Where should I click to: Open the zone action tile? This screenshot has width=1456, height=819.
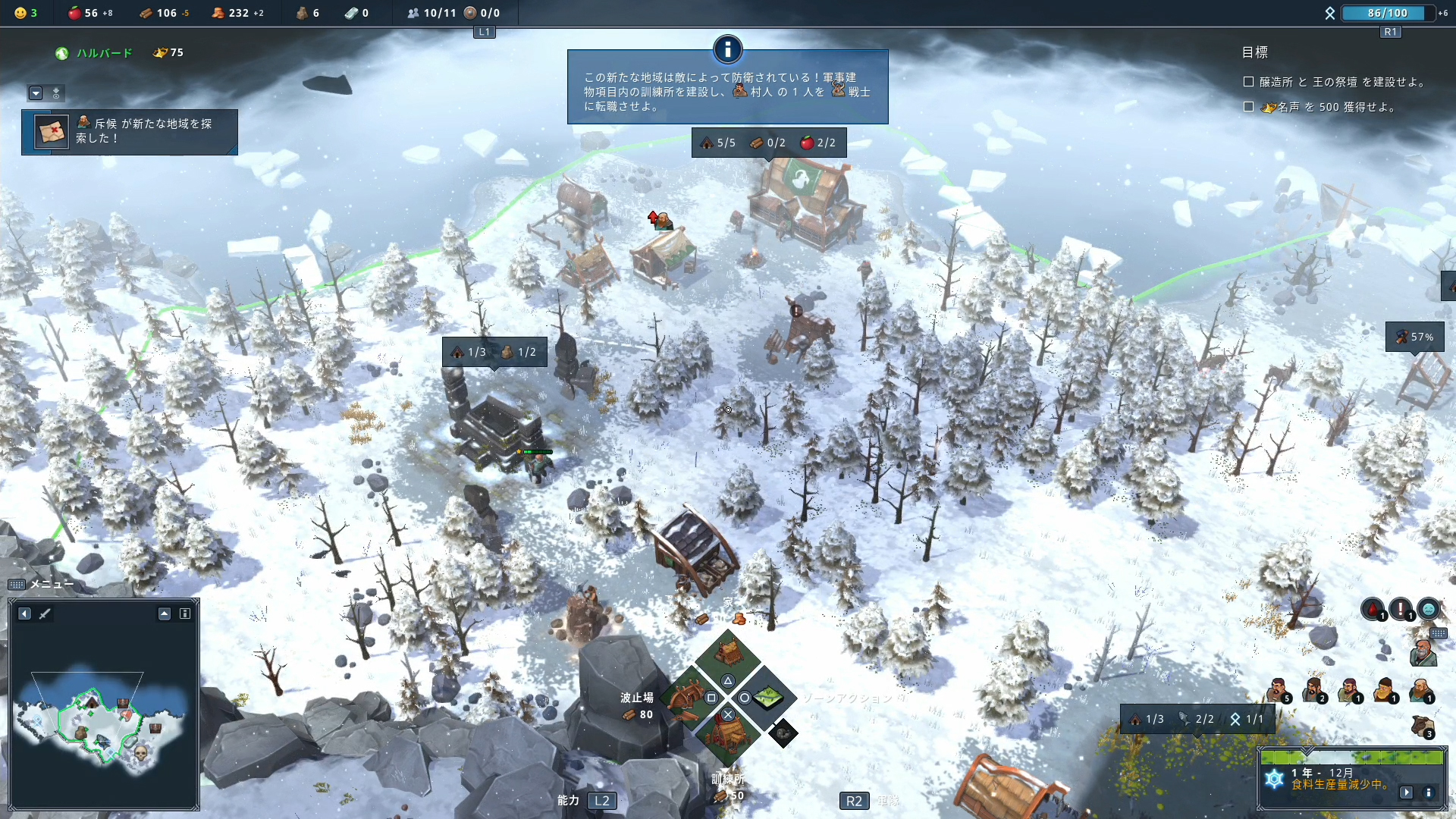(767, 696)
